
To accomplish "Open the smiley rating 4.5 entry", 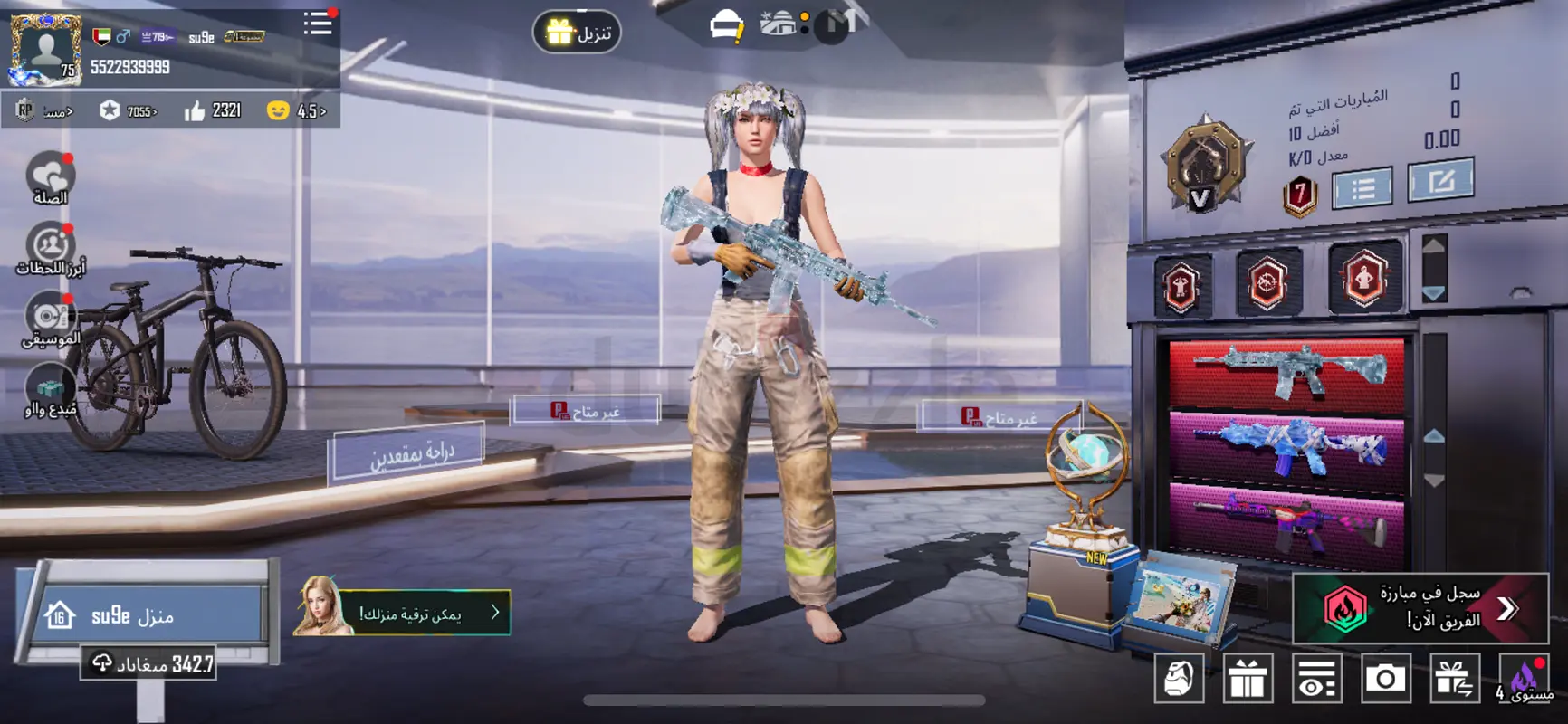I will (x=298, y=110).
